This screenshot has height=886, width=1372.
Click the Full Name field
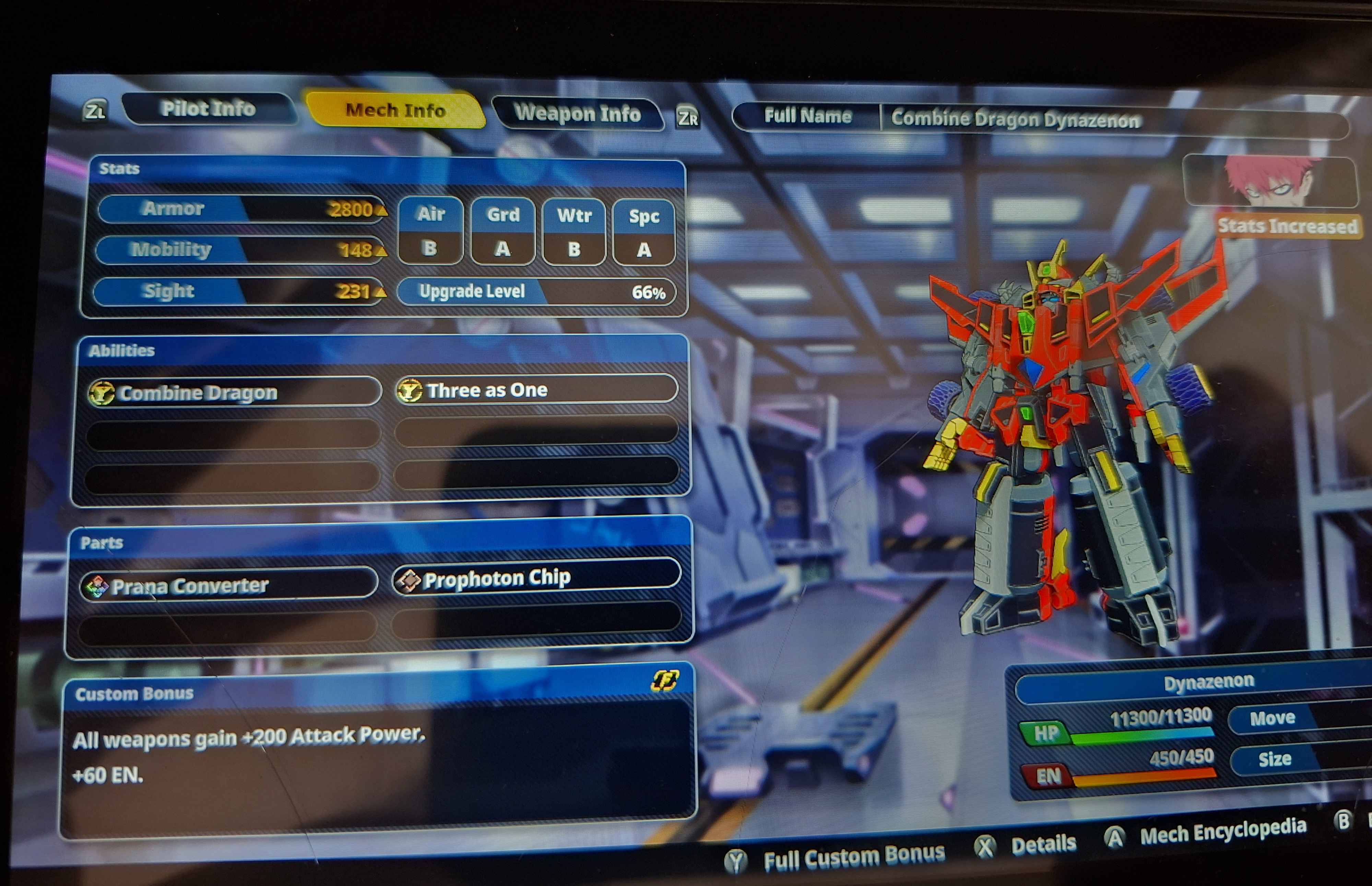point(1040,119)
